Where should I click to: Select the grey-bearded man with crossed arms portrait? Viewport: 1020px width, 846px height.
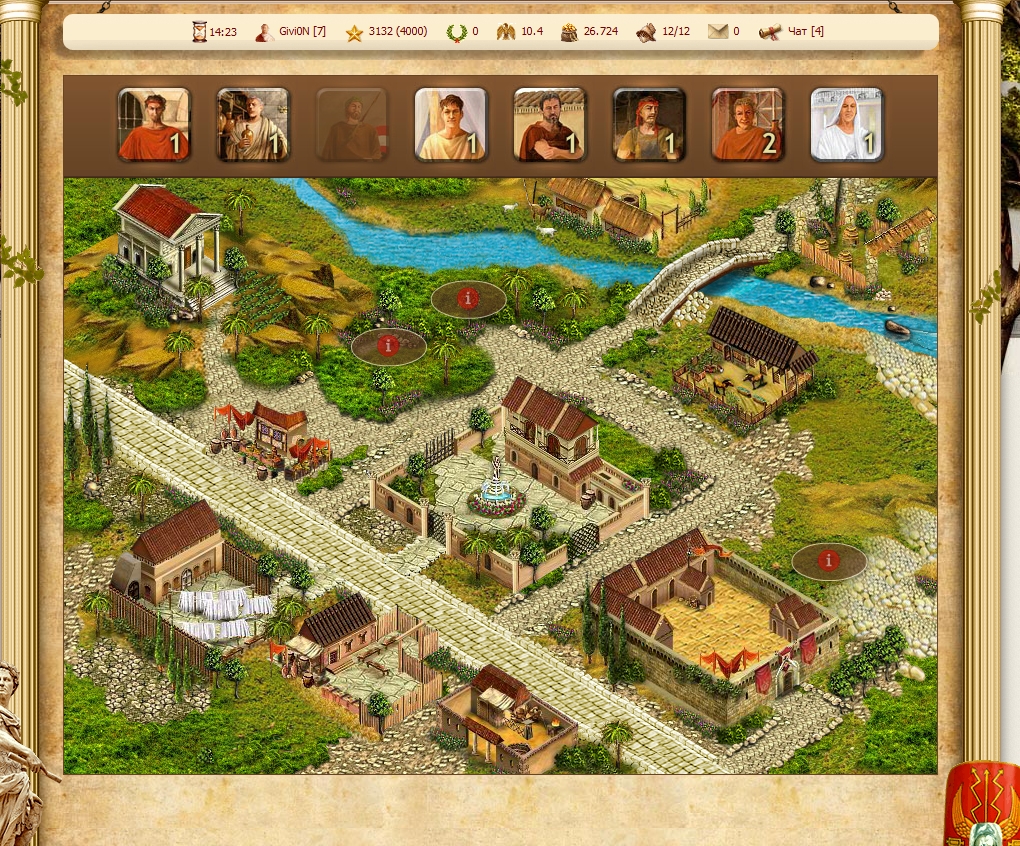coord(550,125)
